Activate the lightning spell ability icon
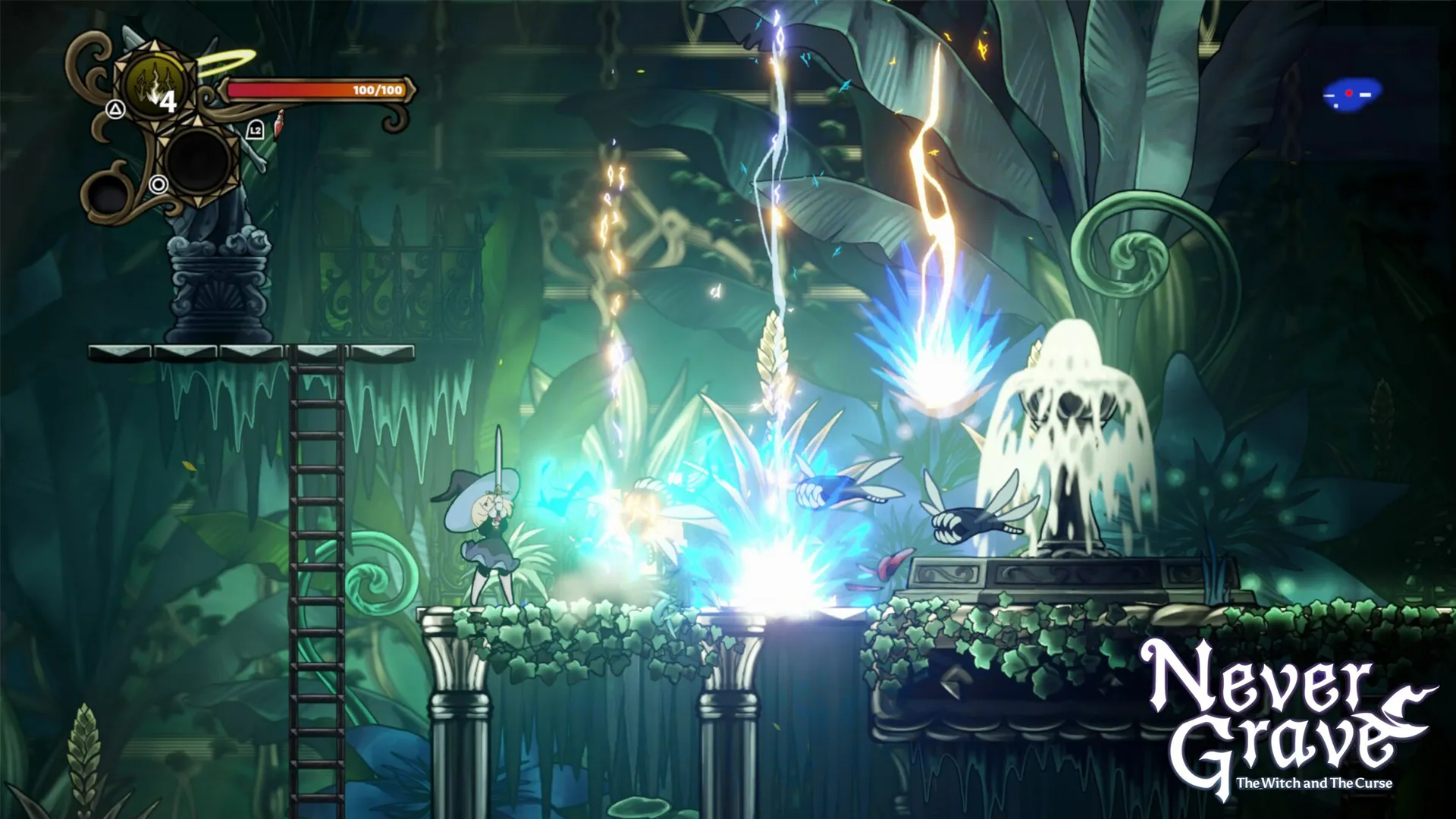 click(155, 89)
